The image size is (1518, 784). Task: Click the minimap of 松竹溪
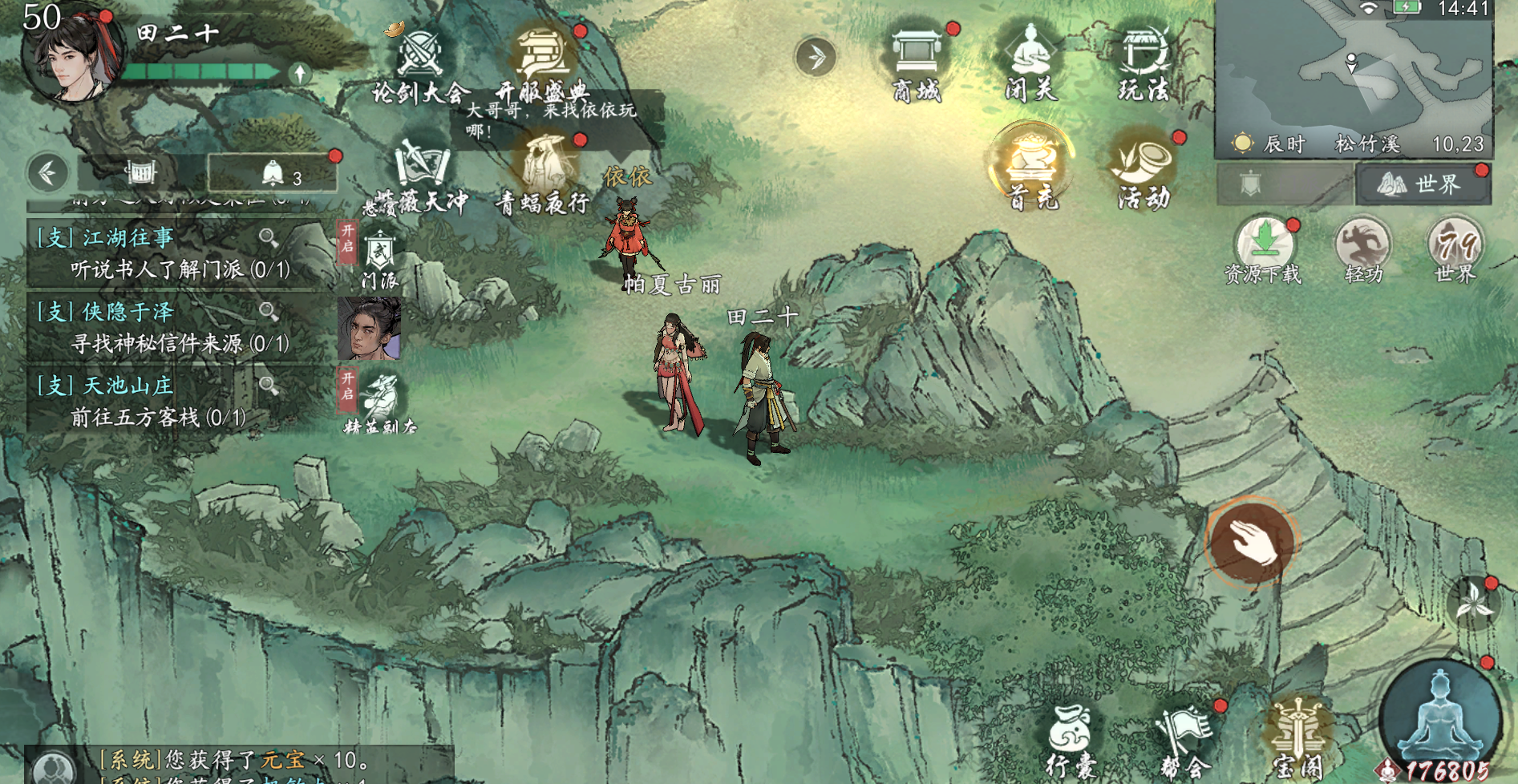(x=1353, y=72)
